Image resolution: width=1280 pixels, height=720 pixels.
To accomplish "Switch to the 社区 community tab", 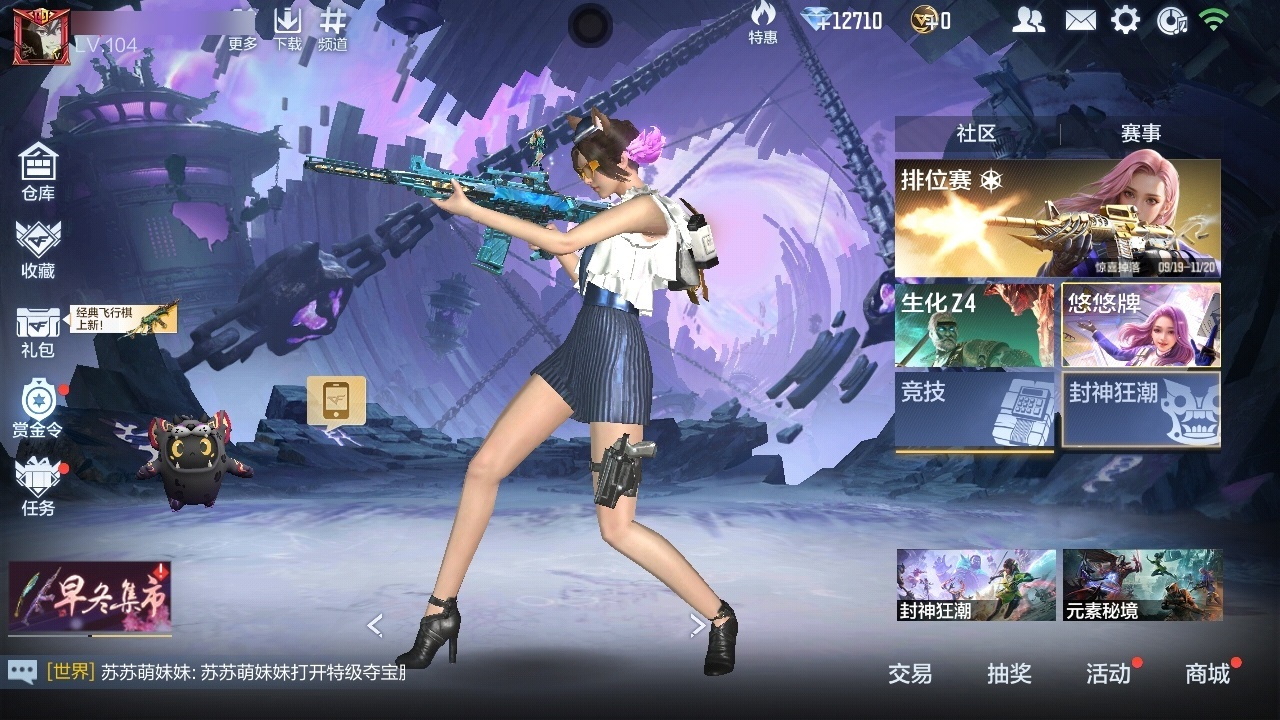I will click(x=976, y=133).
